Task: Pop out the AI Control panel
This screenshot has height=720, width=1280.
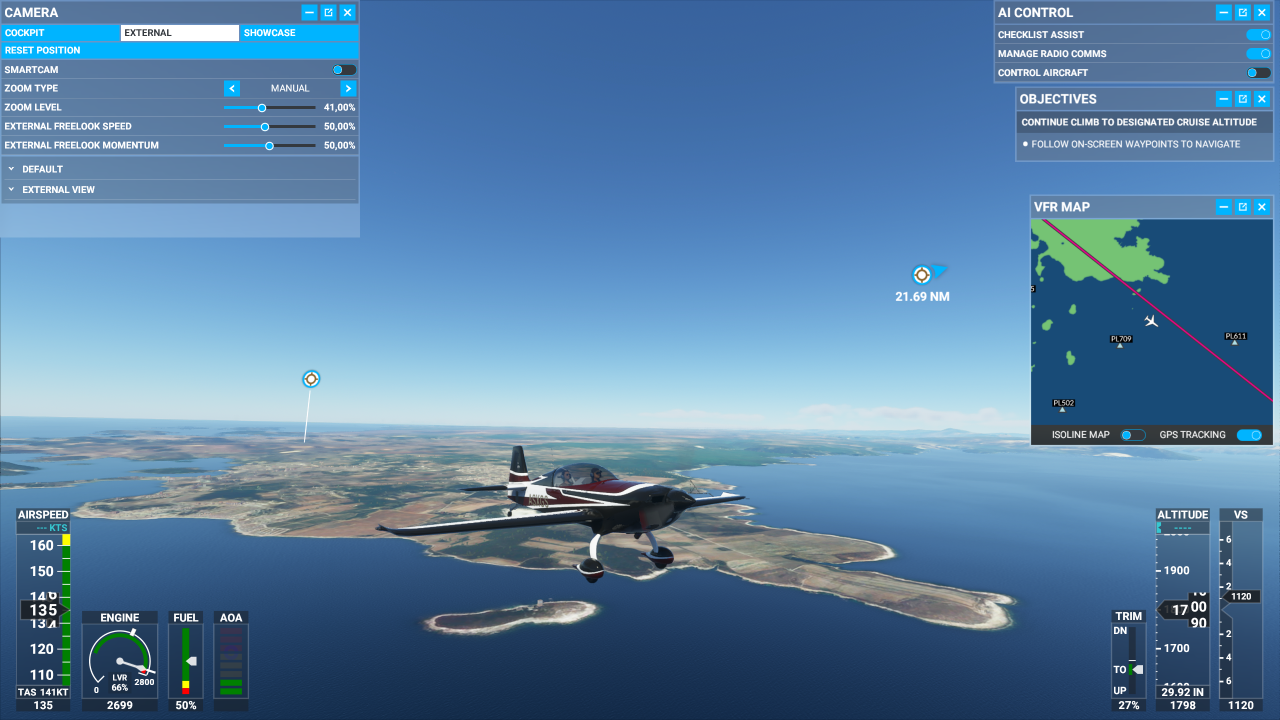Action: click(x=1243, y=13)
